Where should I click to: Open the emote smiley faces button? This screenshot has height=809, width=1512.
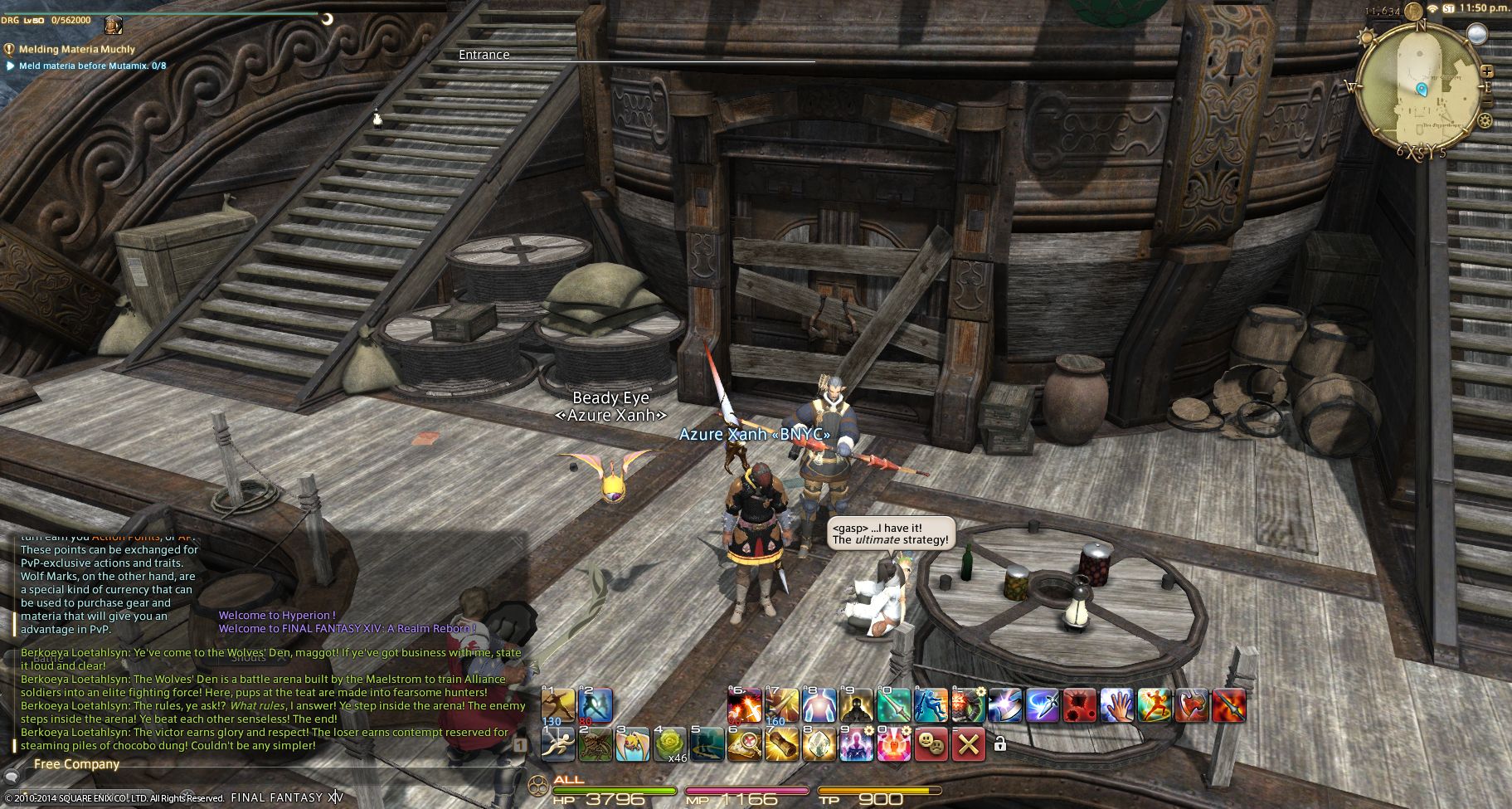click(931, 743)
